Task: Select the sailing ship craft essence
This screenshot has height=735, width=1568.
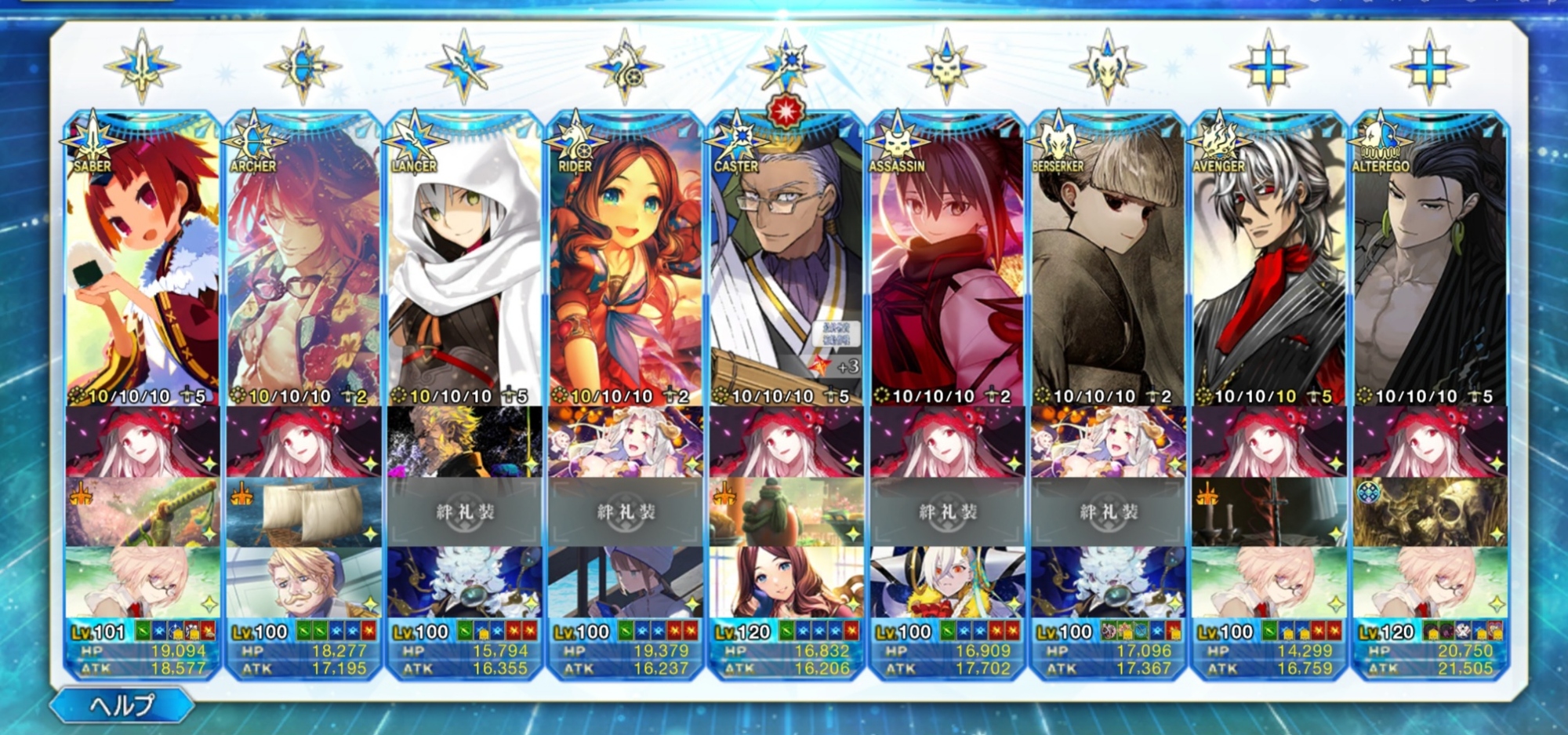Action: (303, 512)
